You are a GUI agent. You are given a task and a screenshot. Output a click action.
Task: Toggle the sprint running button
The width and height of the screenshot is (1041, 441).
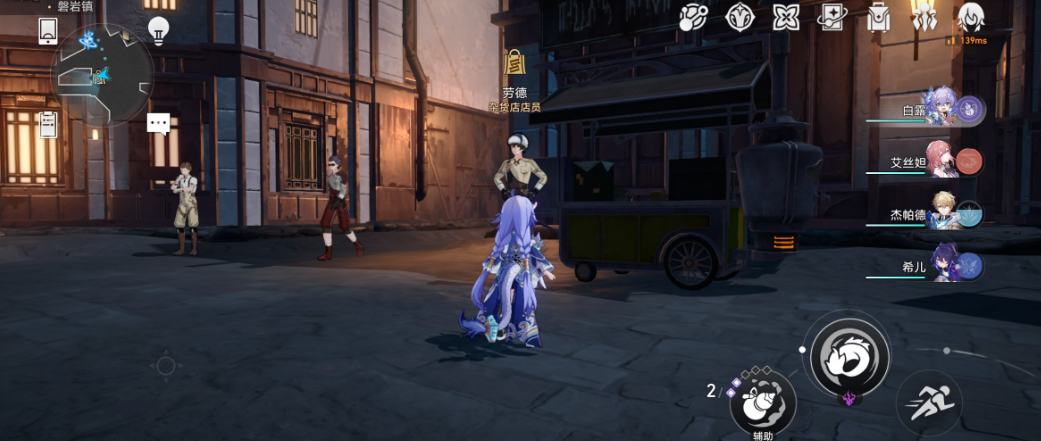pyautogui.click(x=929, y=403)
